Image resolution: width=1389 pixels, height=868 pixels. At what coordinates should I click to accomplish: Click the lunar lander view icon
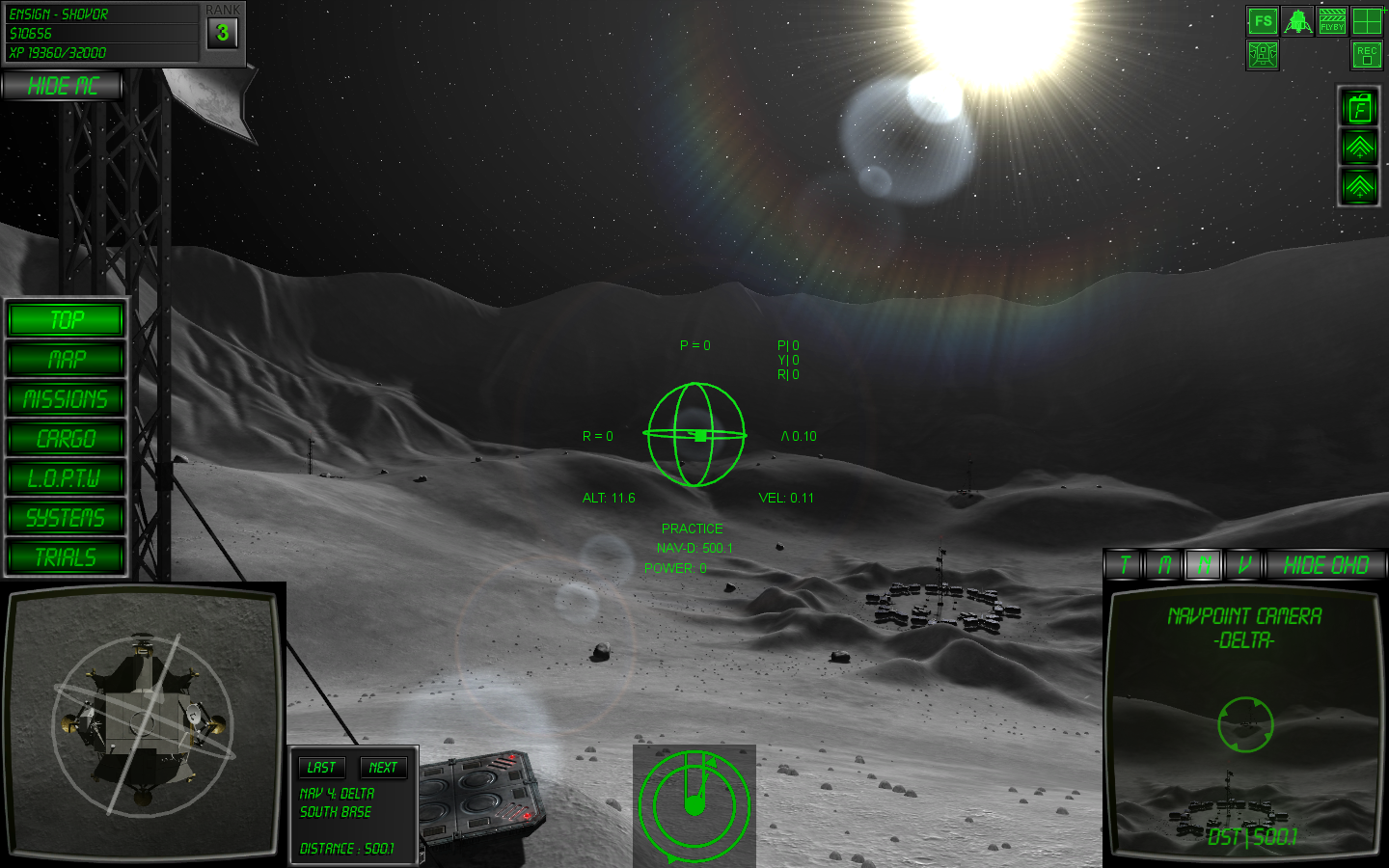click(x=1297, y=21)
